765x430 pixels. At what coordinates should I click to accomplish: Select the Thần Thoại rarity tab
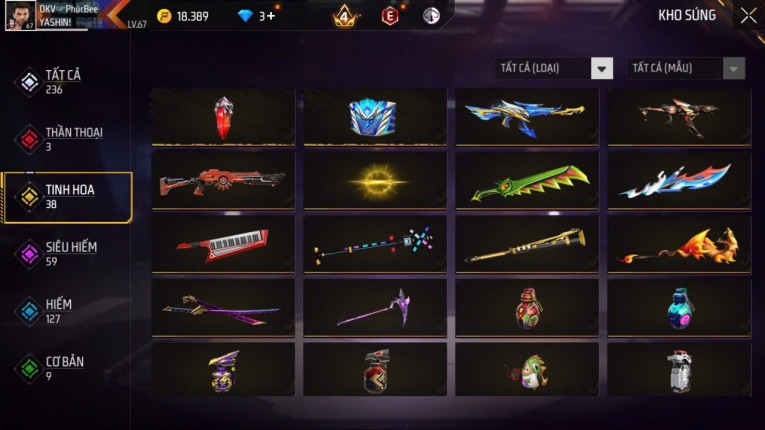point(72,139)
